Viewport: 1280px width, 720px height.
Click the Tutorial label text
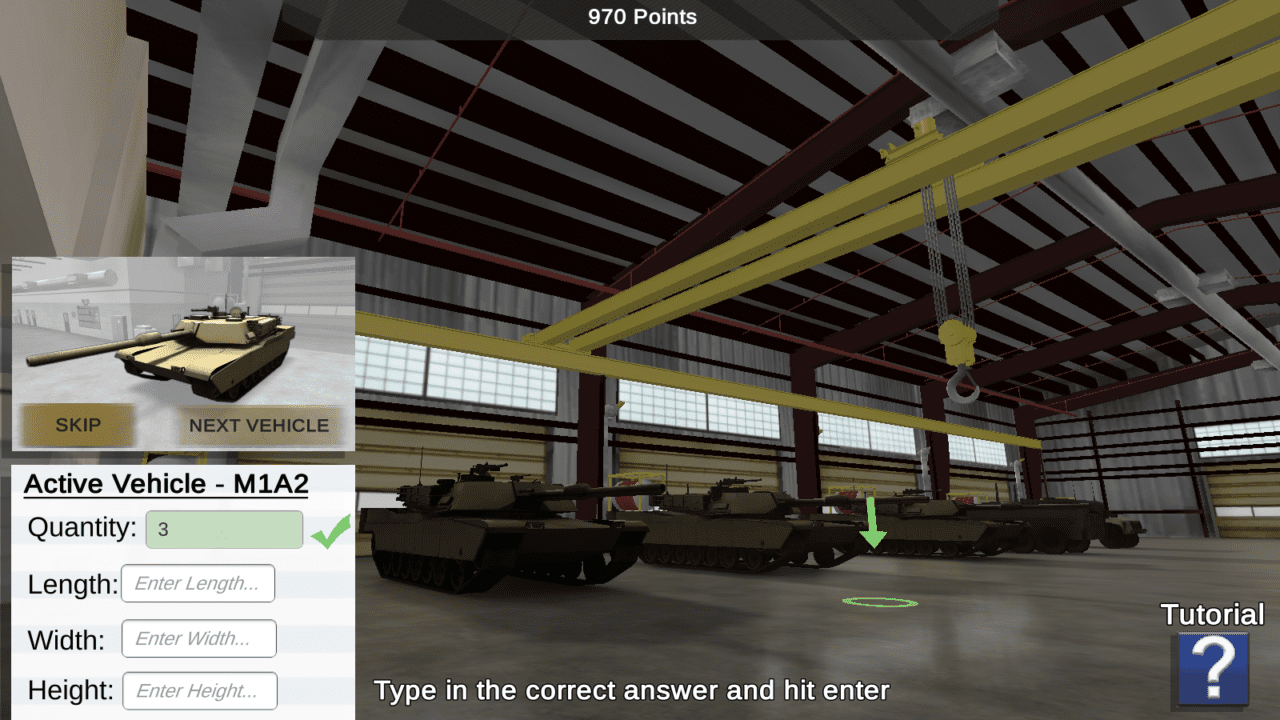[x=1211, y=616]
